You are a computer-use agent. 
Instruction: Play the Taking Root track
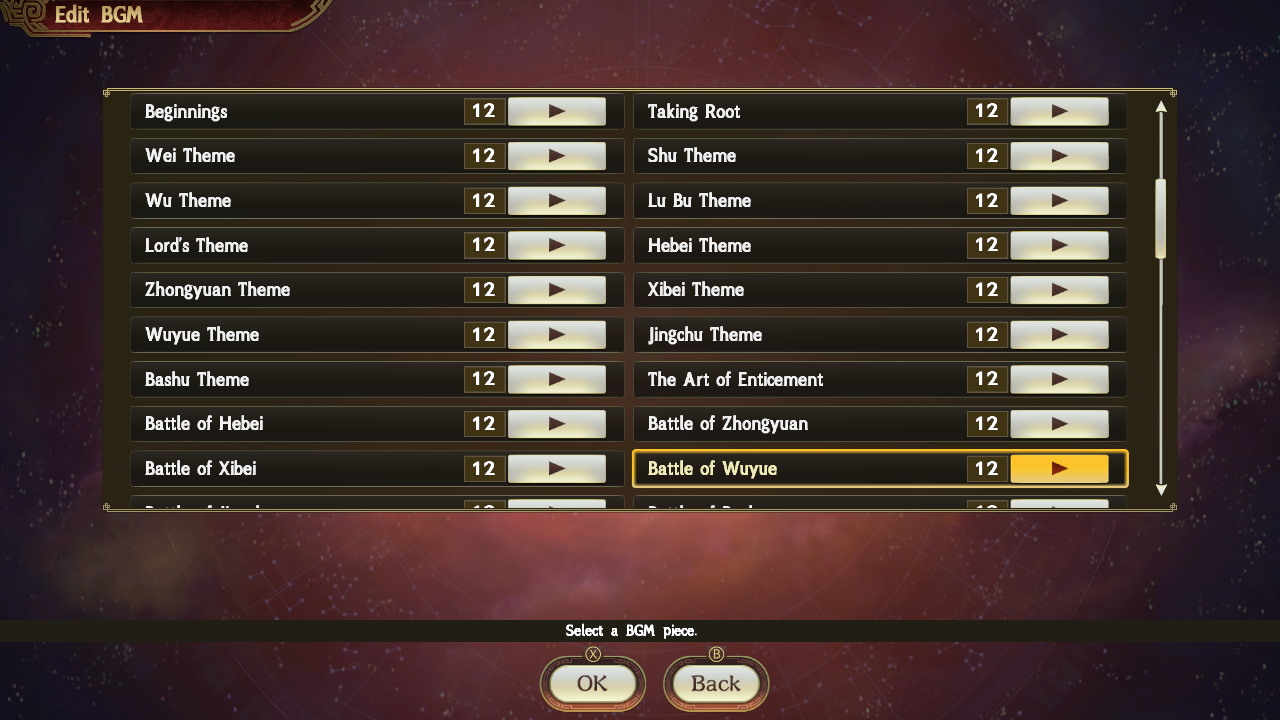(x=1060, y=111)
